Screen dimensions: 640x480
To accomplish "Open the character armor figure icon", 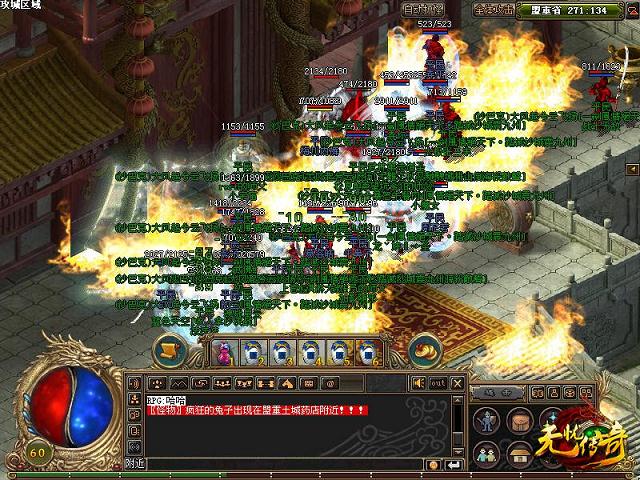I will point(487,419).
